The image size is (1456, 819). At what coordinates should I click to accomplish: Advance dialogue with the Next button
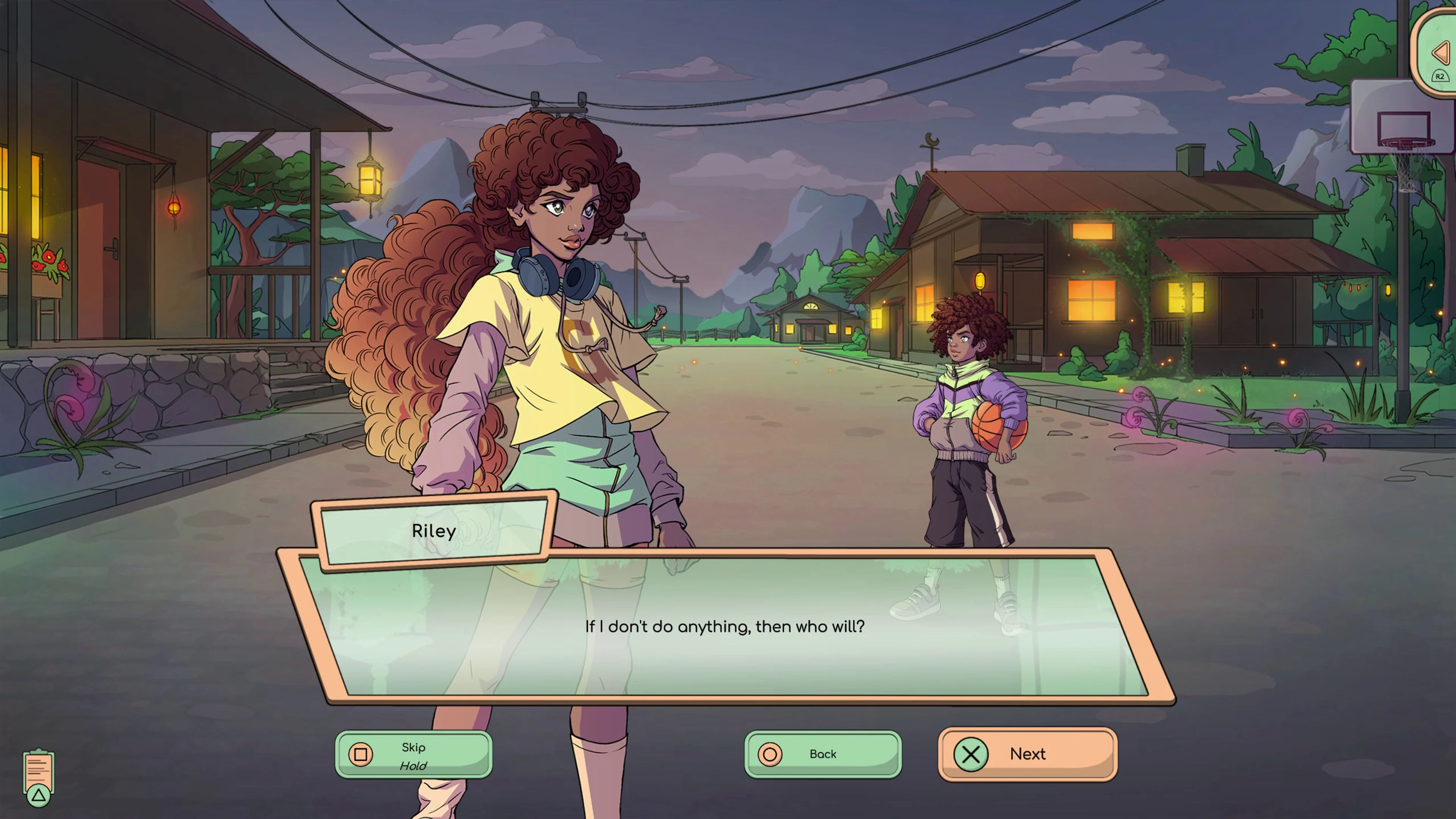(1027, 754)
